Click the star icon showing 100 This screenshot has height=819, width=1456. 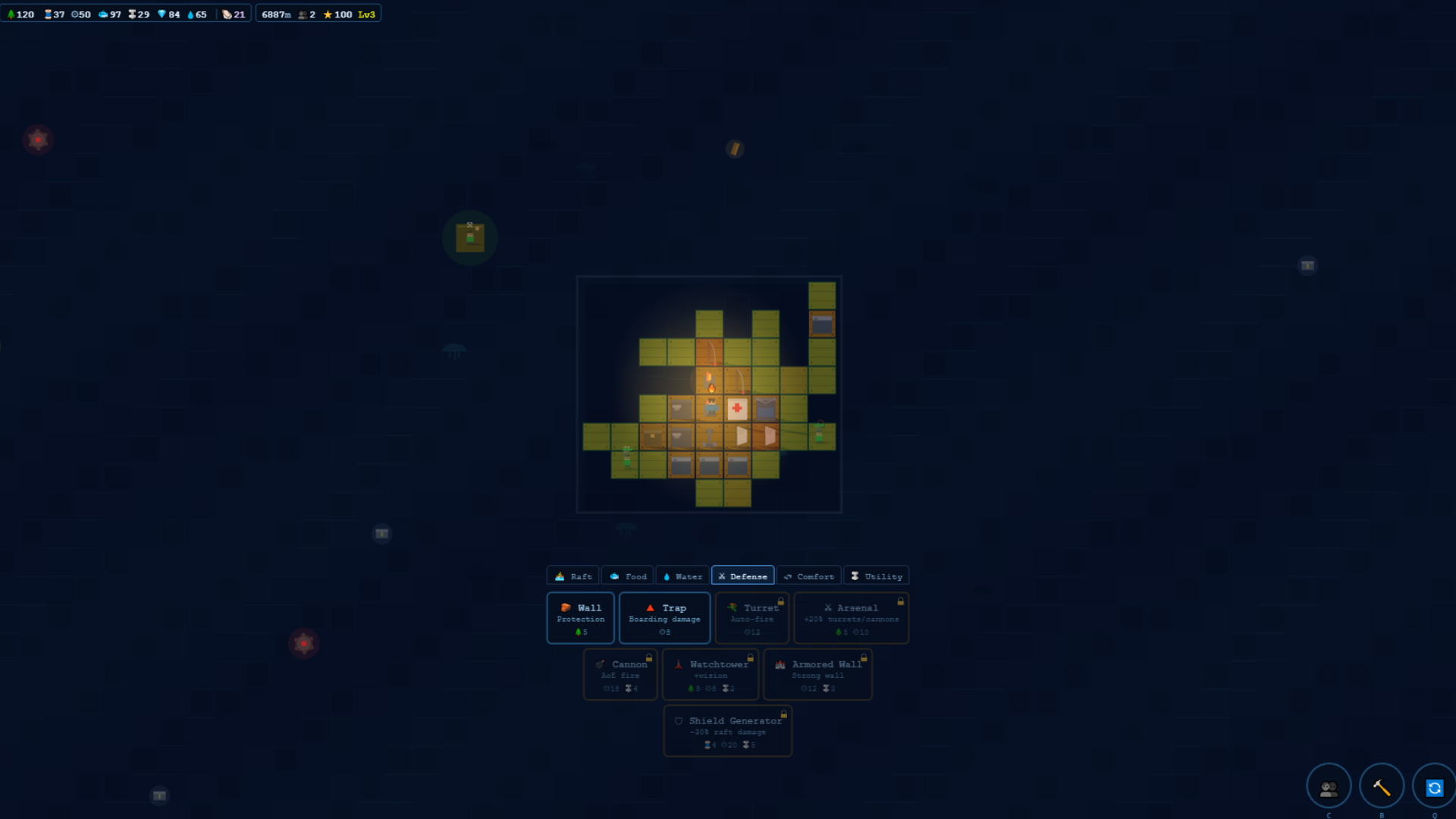(x=328, y=13)
